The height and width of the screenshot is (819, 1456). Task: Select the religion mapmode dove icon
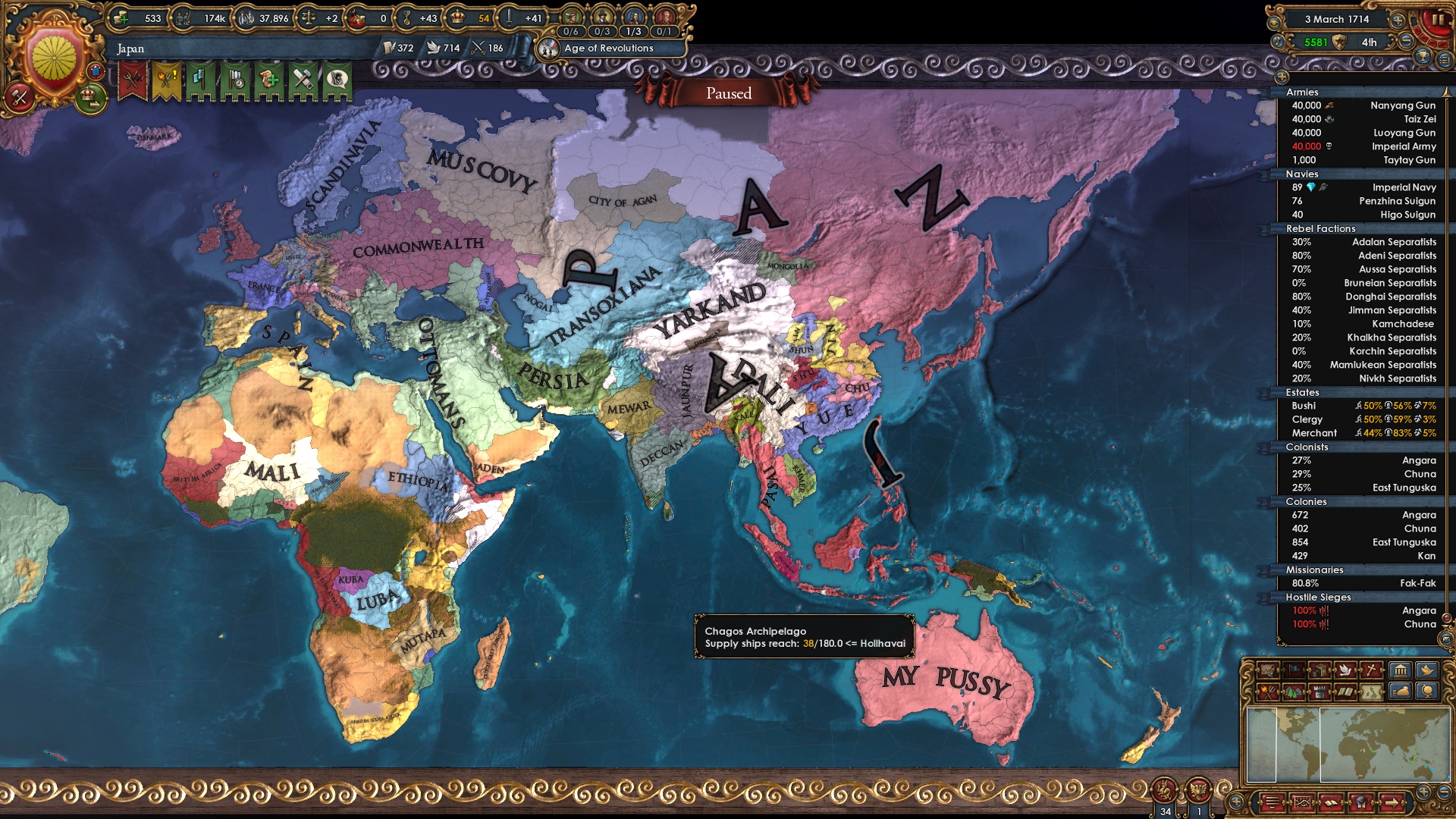tap(1344, 671)
